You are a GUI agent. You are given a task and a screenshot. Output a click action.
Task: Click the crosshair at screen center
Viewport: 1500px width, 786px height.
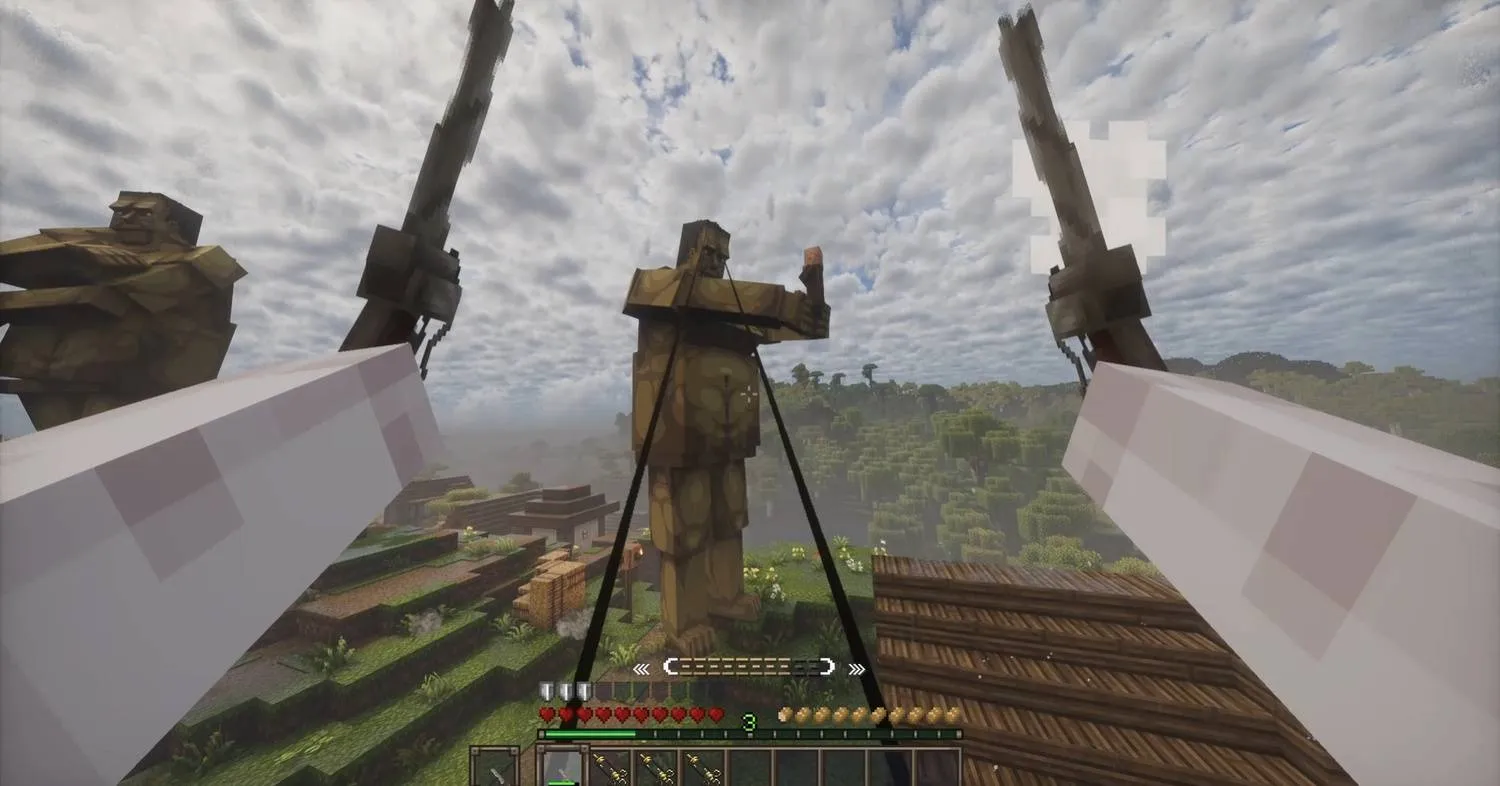click(750, 393)
